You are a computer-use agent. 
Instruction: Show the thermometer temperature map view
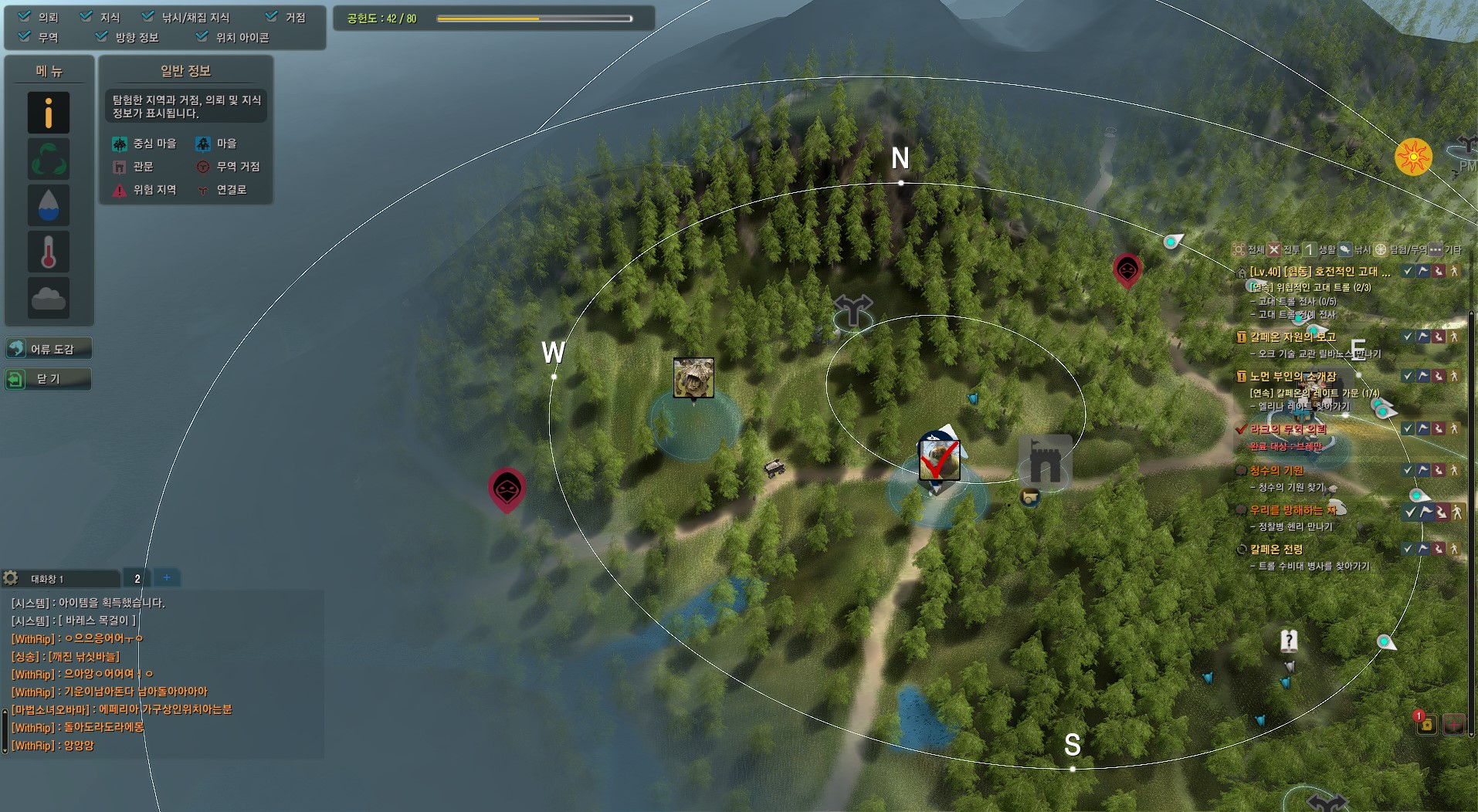point(49,252)
